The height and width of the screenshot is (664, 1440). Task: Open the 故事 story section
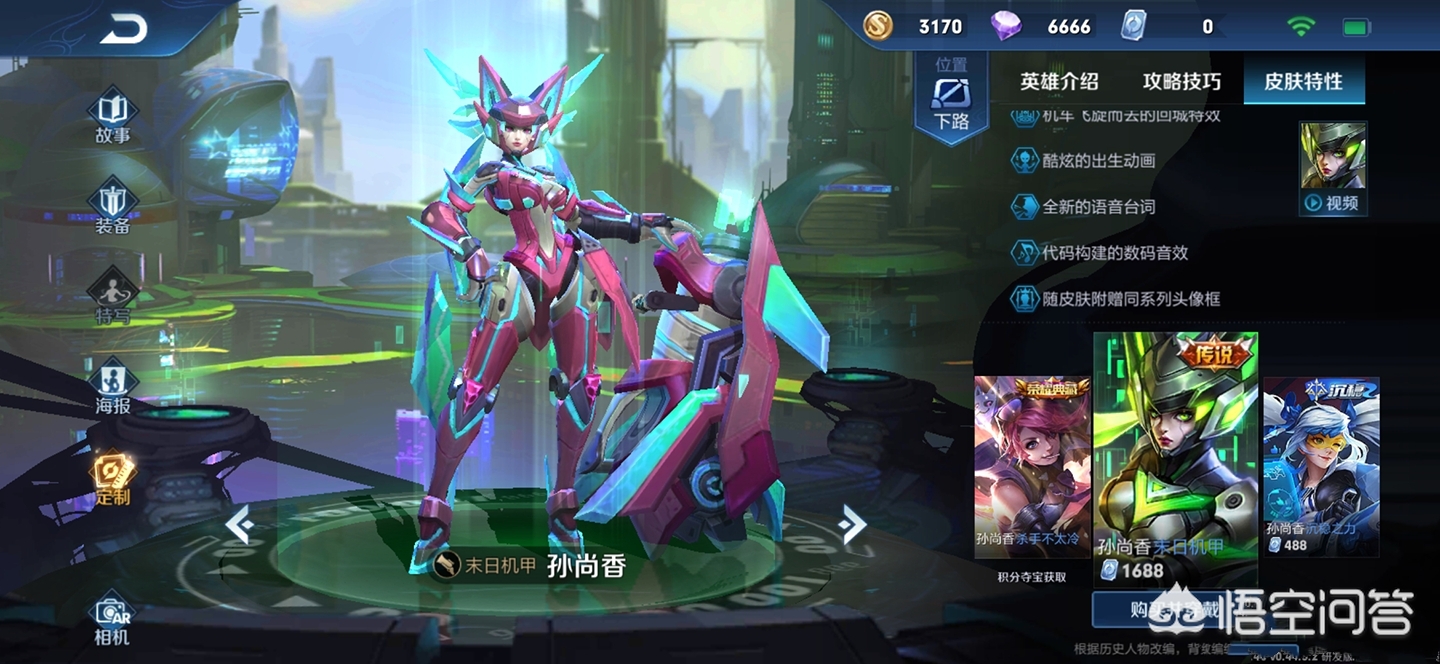coord(112,119)
